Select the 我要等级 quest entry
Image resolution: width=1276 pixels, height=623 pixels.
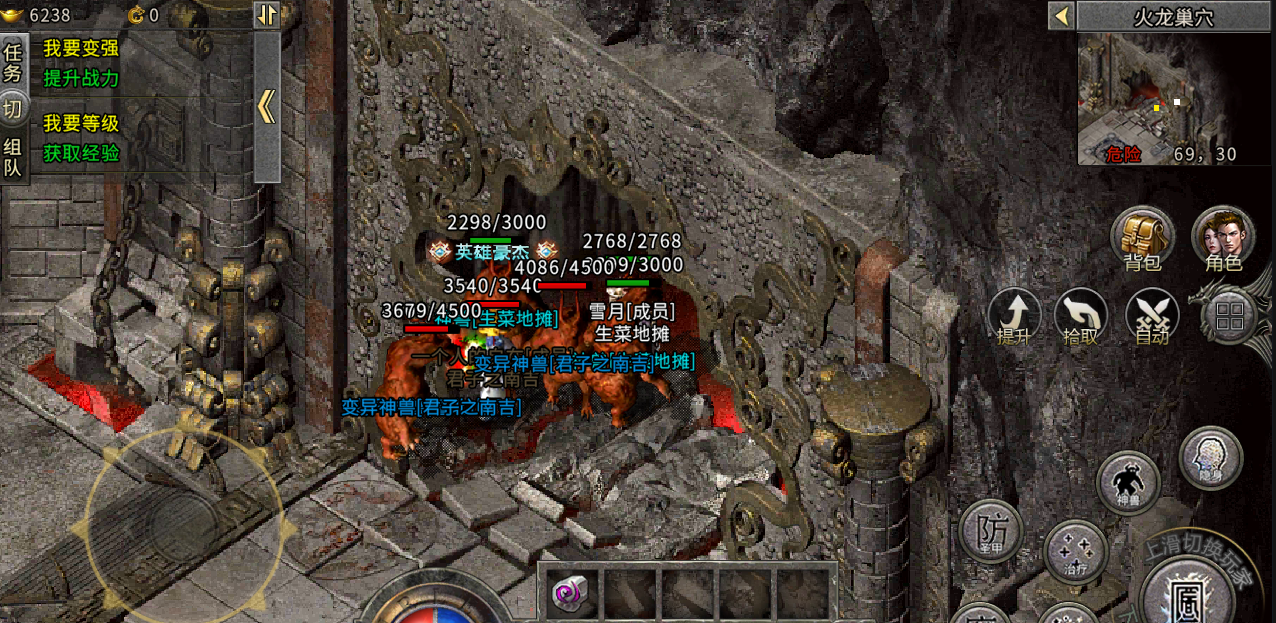81,124
